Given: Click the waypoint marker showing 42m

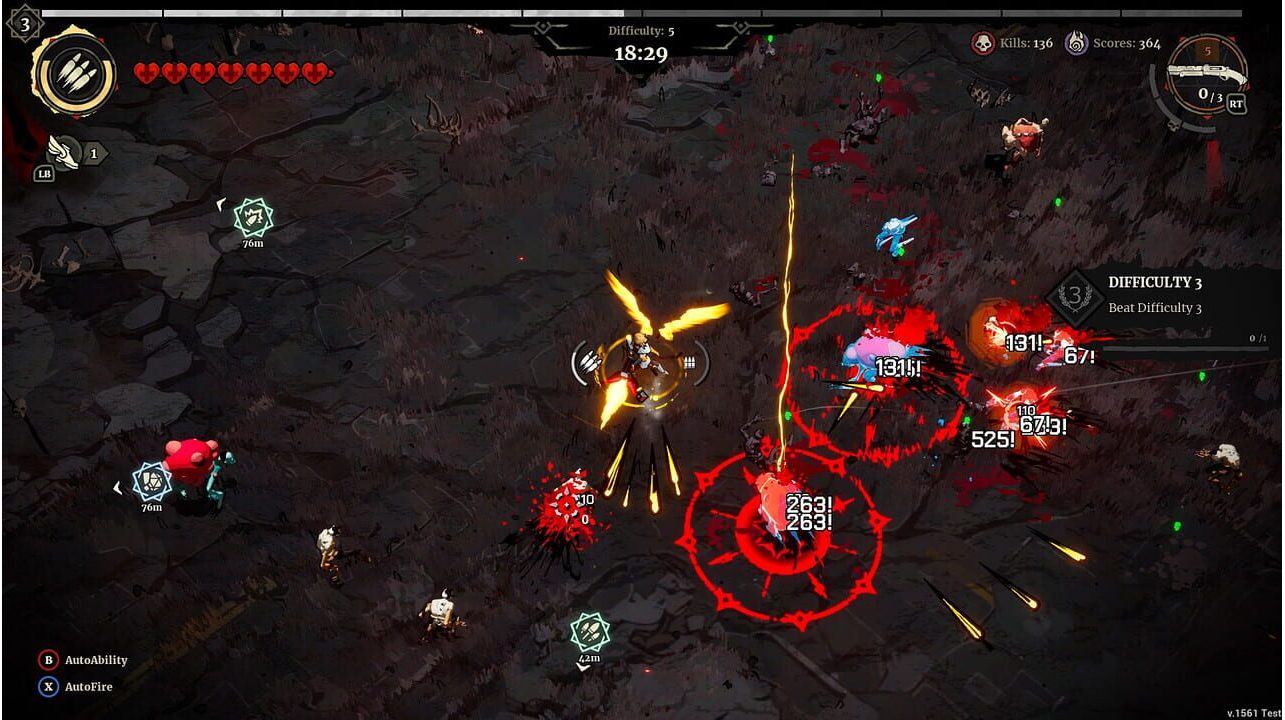Looking at the screenshot, I should tap(589, 632).
